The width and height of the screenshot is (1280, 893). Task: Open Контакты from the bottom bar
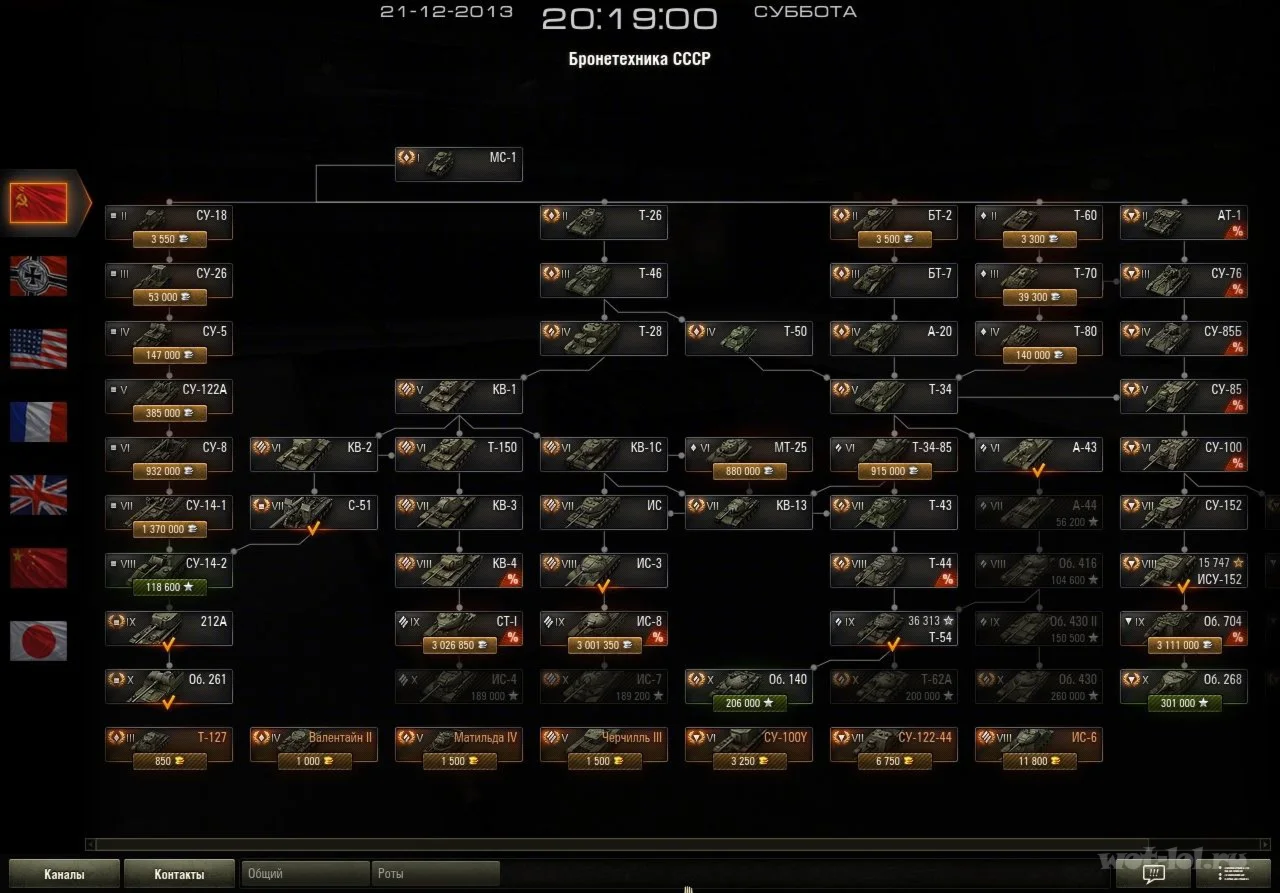(179, 872)
